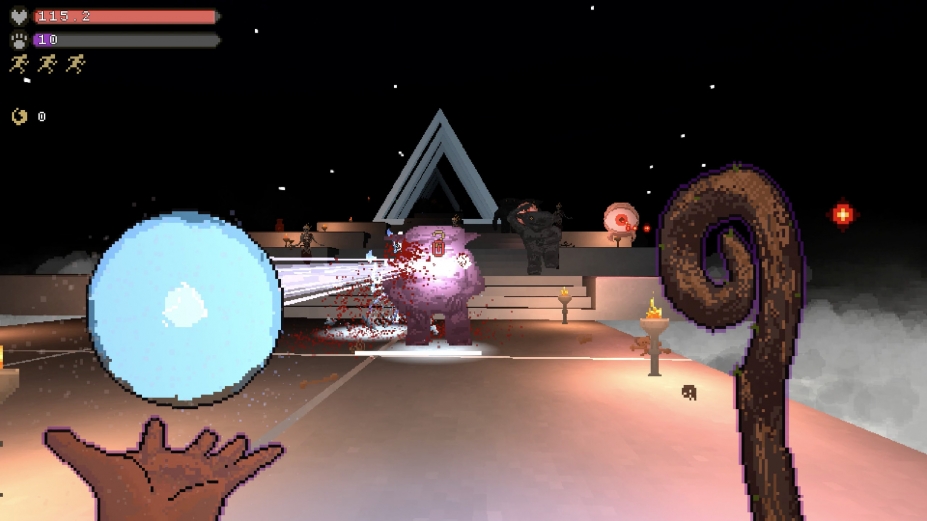
Task: Click the heart icon beside the health bar
Action: pyautogui.click(x=19, y=16)
